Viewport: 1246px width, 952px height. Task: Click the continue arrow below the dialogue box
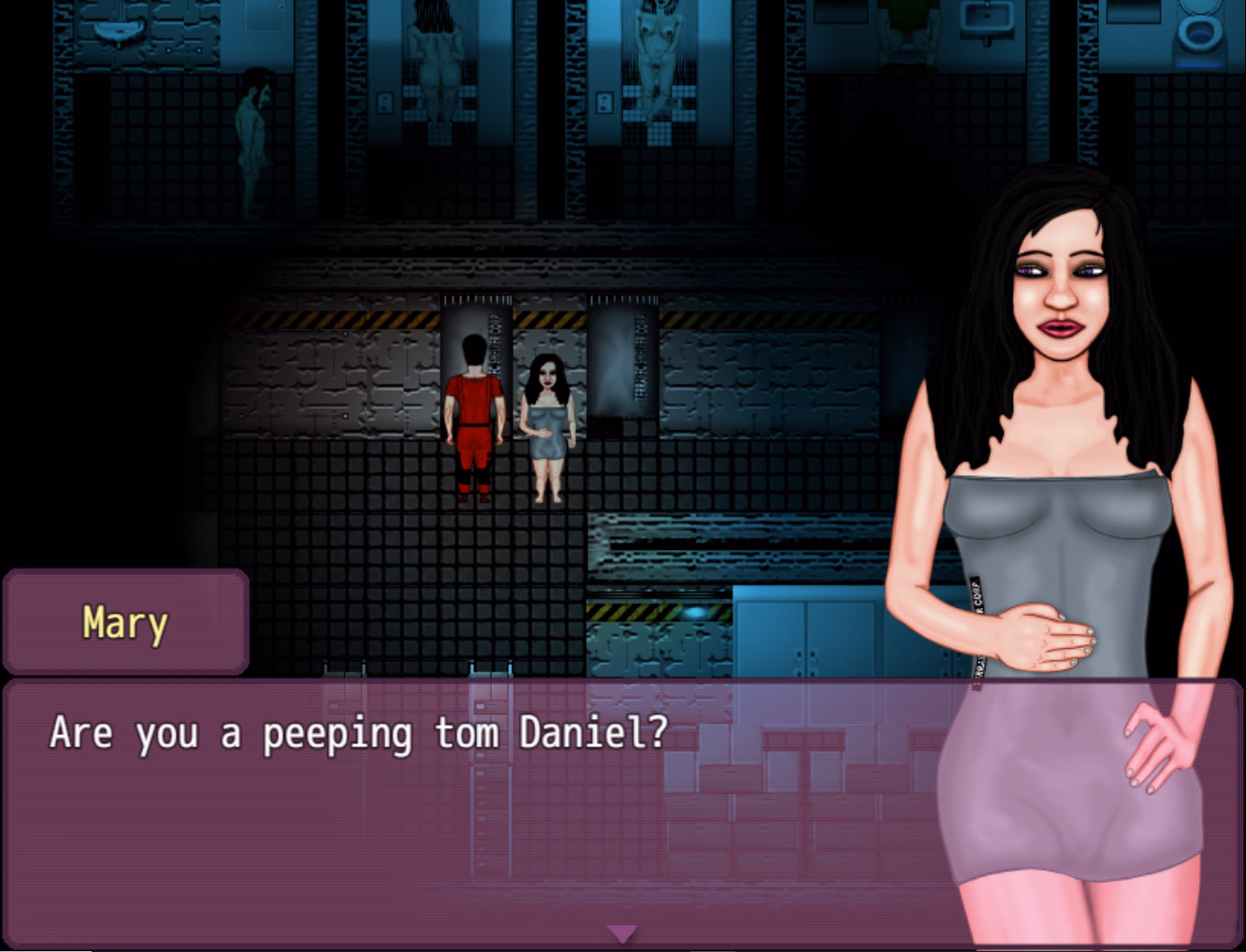coord(623,931)
